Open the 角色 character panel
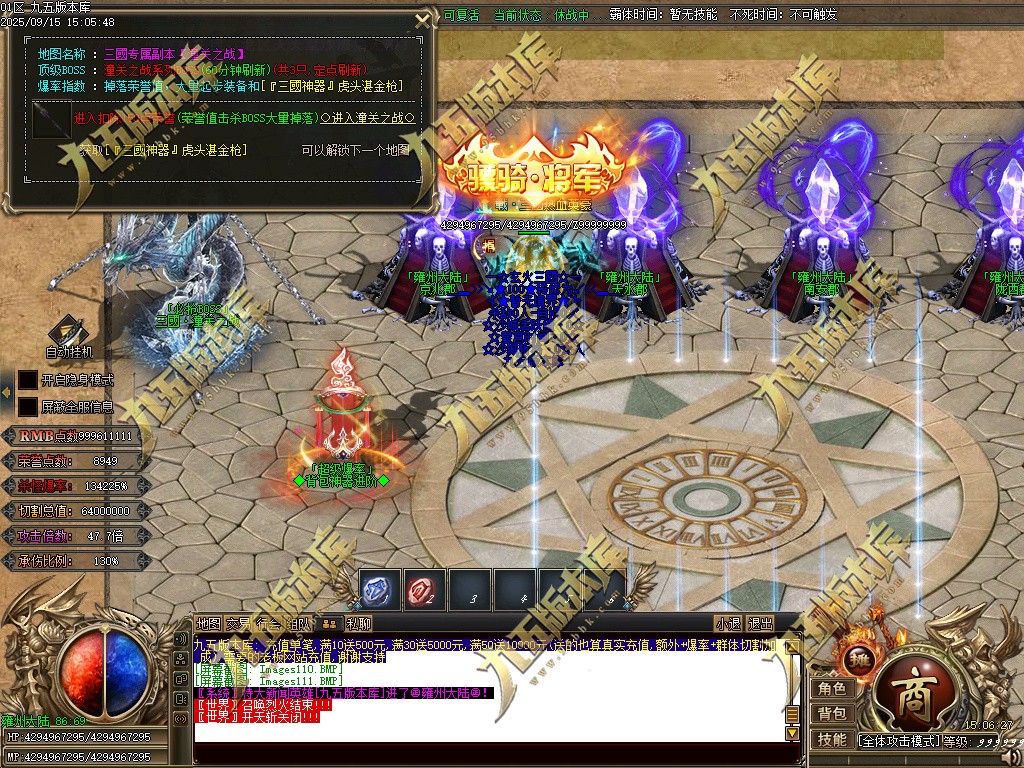Viewport: 1024px width, 768px height. pyautogui.click(x=832, y=689)
